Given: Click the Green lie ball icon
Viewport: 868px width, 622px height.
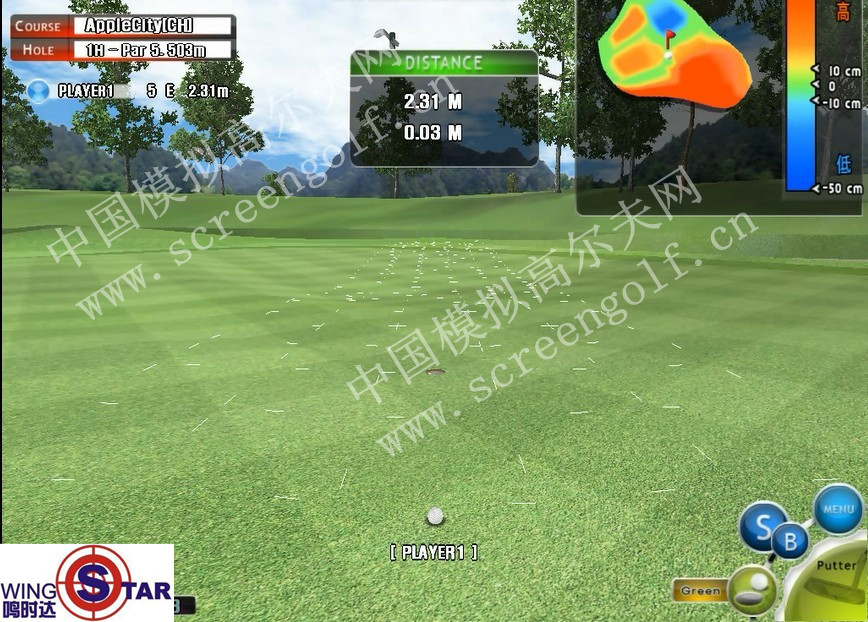Looking at the screenshot, I should pyautogui.click(x=752, y=589).
